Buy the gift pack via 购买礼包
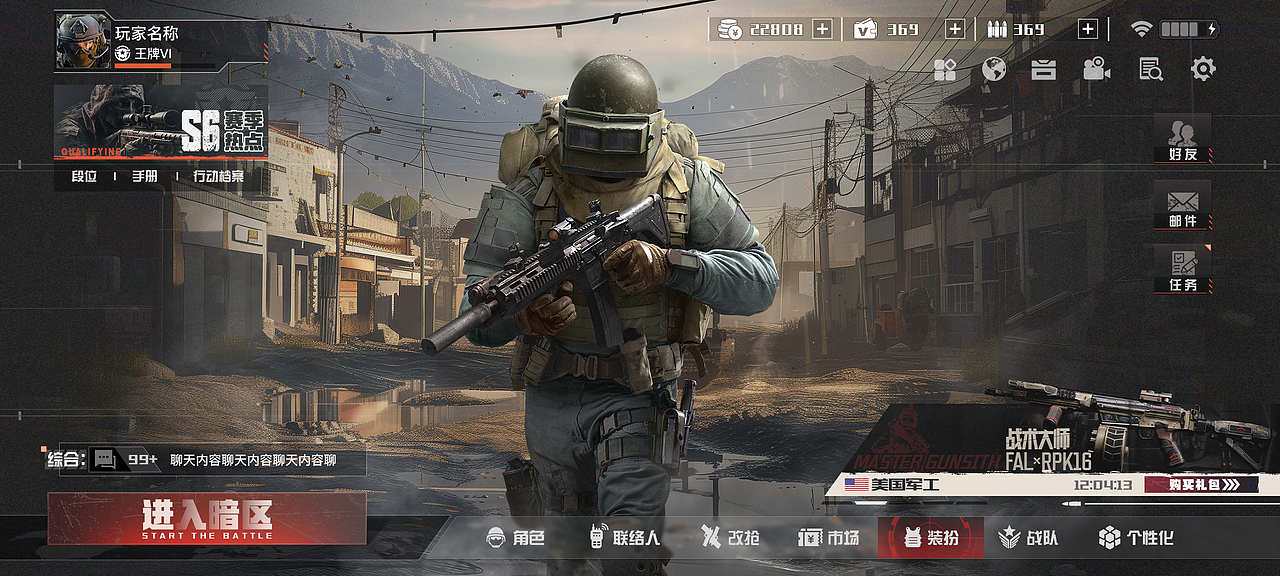The image size is (1280, 576). [x=1199, y=485]
